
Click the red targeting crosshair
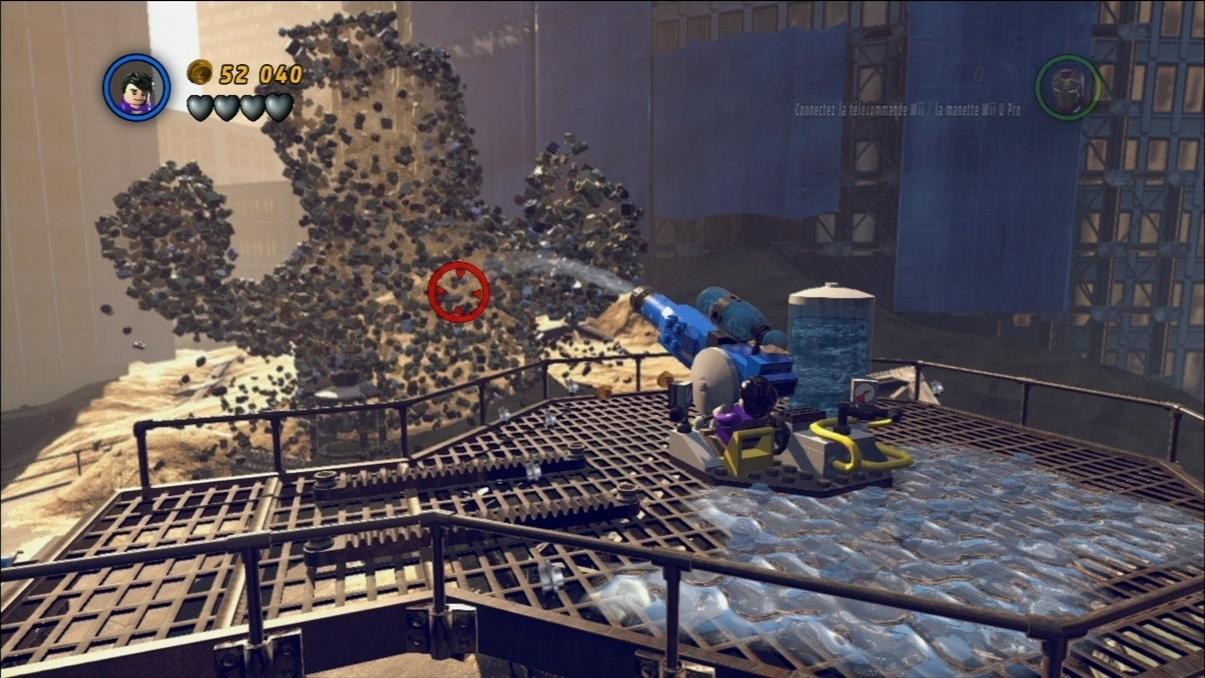pyautogui.click(x=459, y=292)
